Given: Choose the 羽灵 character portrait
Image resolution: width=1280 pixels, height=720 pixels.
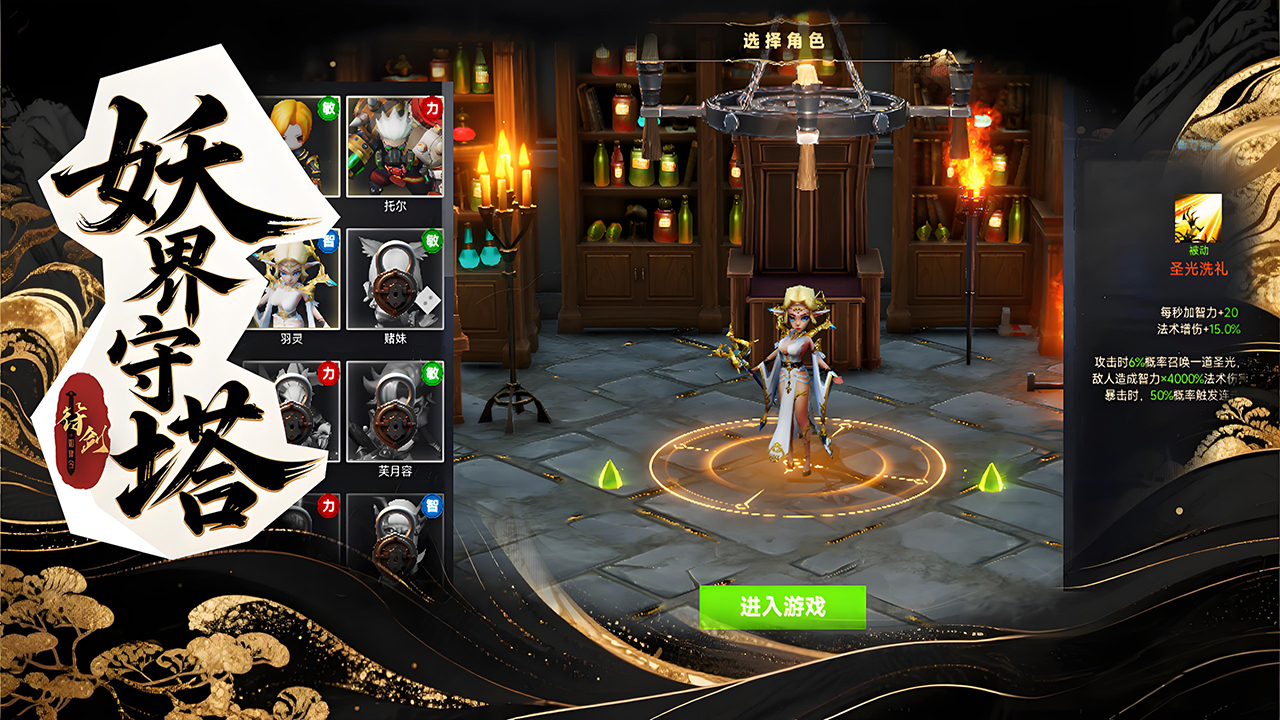Looking at the screenshot, I should coord(290,279).
